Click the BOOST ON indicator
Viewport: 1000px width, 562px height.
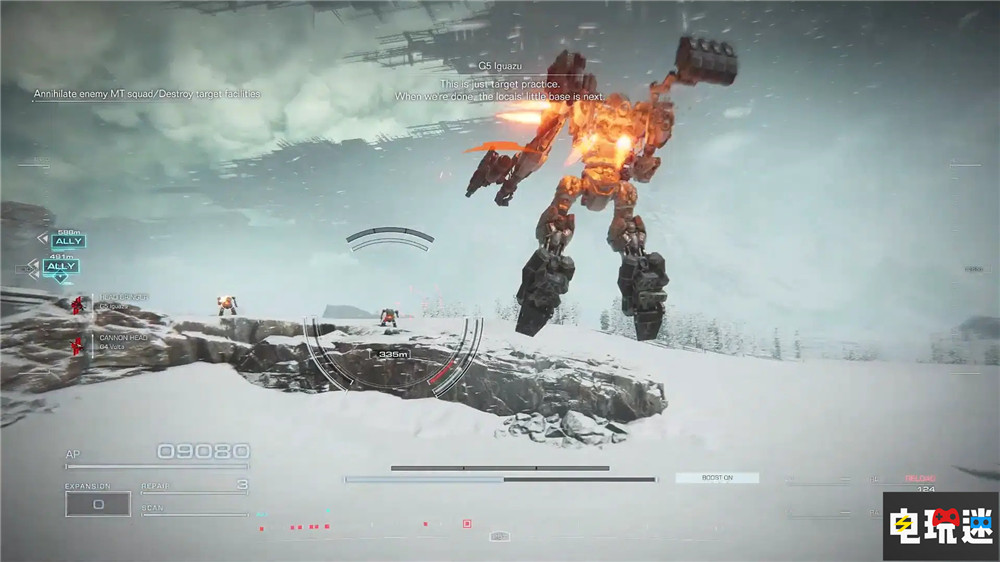tap(717, 478)
